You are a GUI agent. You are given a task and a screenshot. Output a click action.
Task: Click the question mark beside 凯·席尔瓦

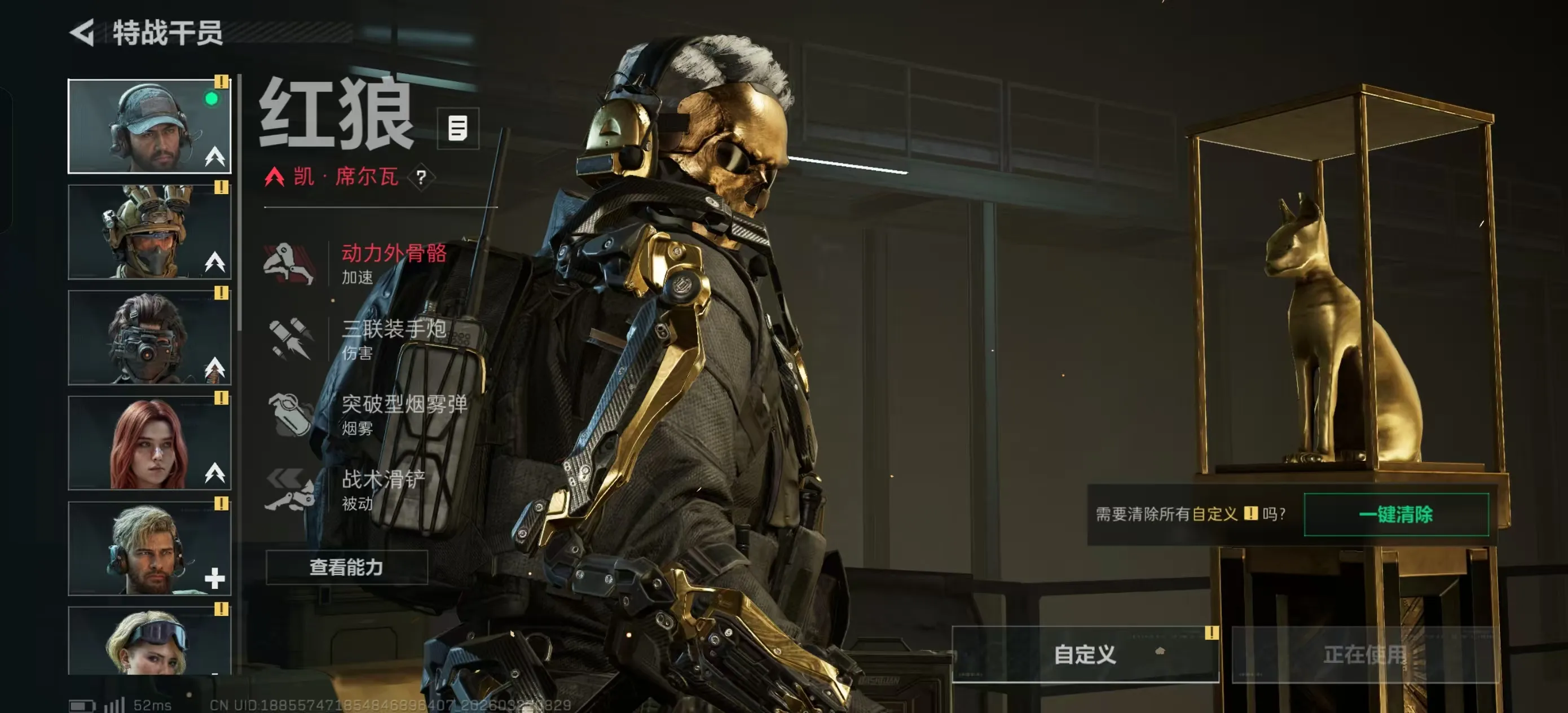(x=421, y=178)
